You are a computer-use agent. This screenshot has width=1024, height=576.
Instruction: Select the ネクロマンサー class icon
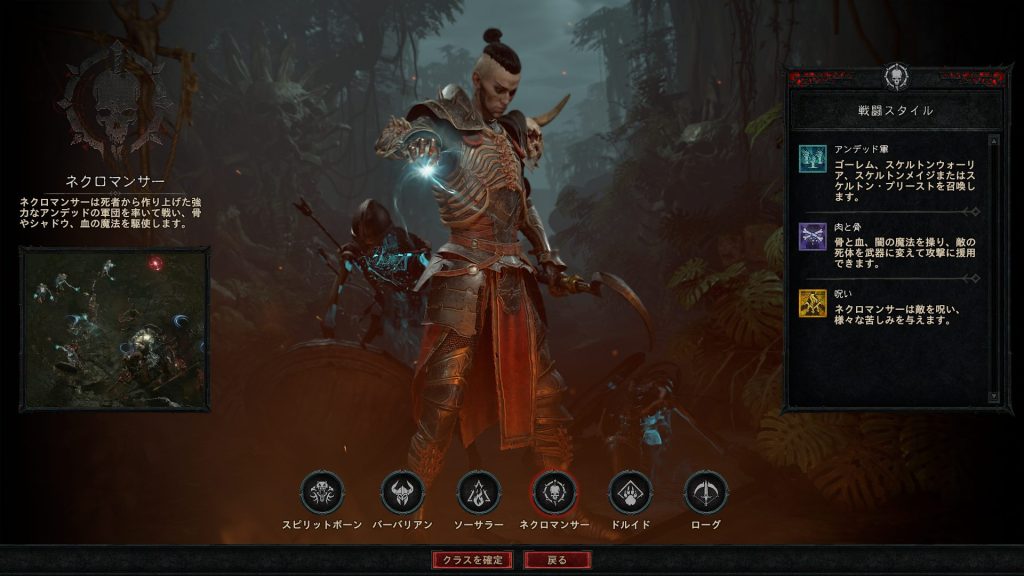[x=554, y=493]
